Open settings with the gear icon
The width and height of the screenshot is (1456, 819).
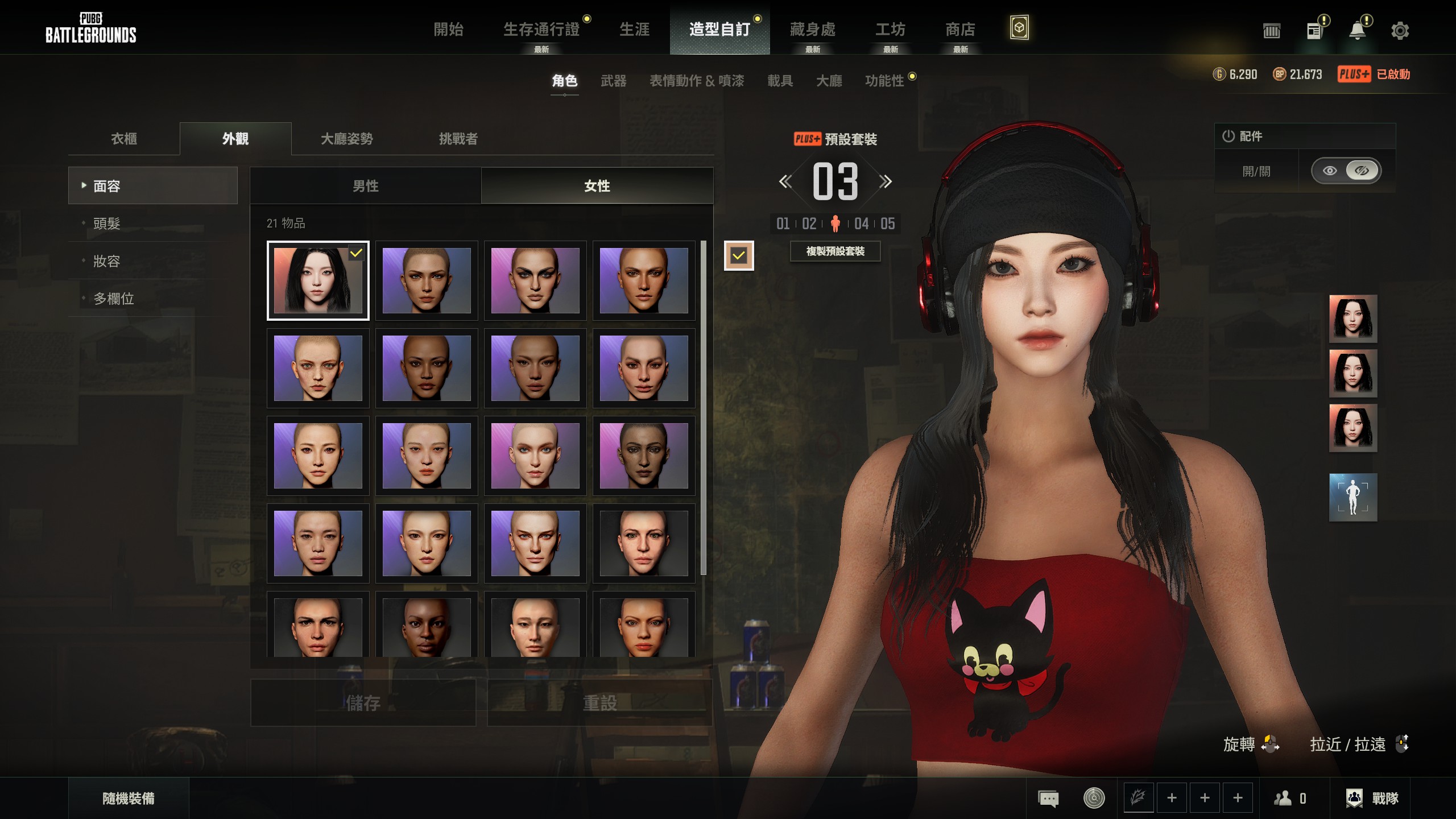[1400, 31]
